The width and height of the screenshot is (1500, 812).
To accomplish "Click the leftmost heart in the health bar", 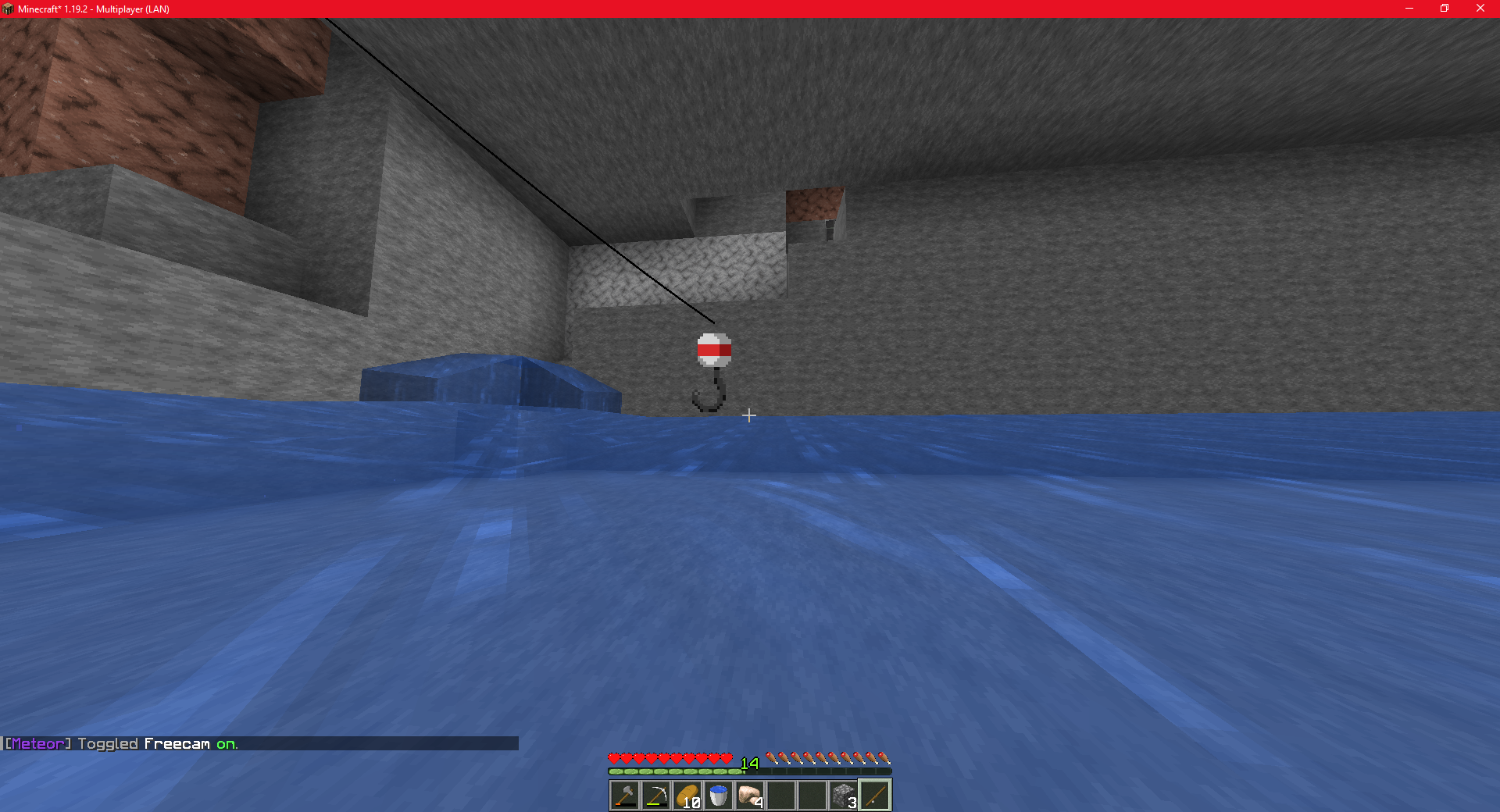I will point(612,757).
